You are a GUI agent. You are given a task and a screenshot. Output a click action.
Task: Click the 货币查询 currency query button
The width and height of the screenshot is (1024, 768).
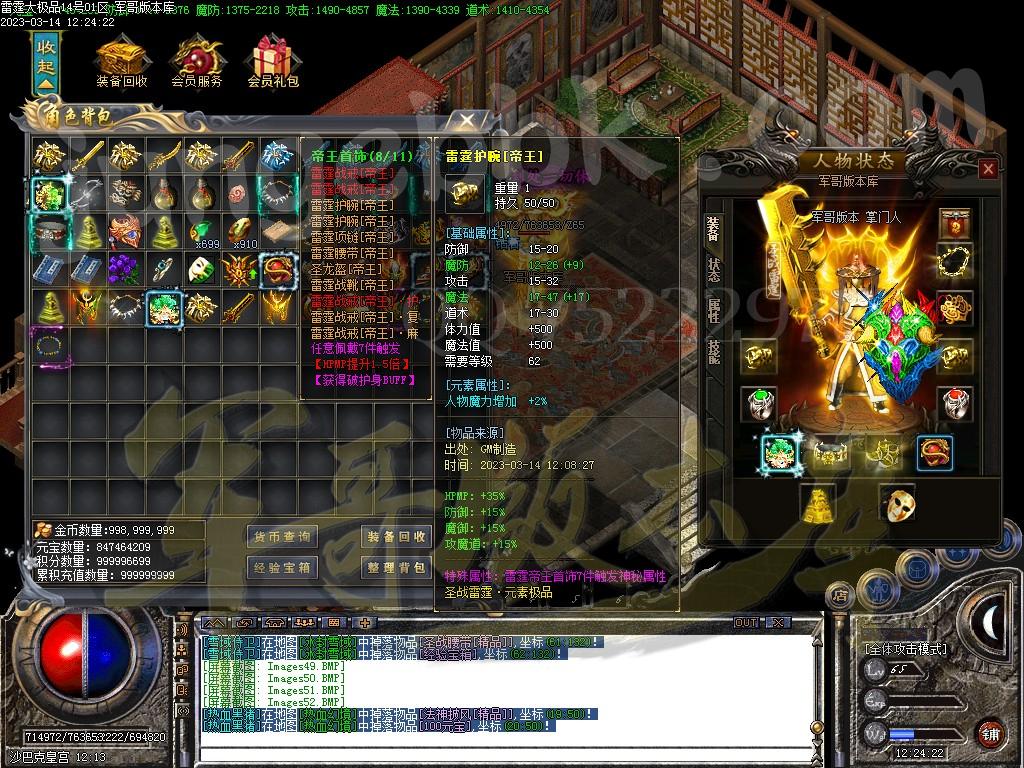coord(281,537)
